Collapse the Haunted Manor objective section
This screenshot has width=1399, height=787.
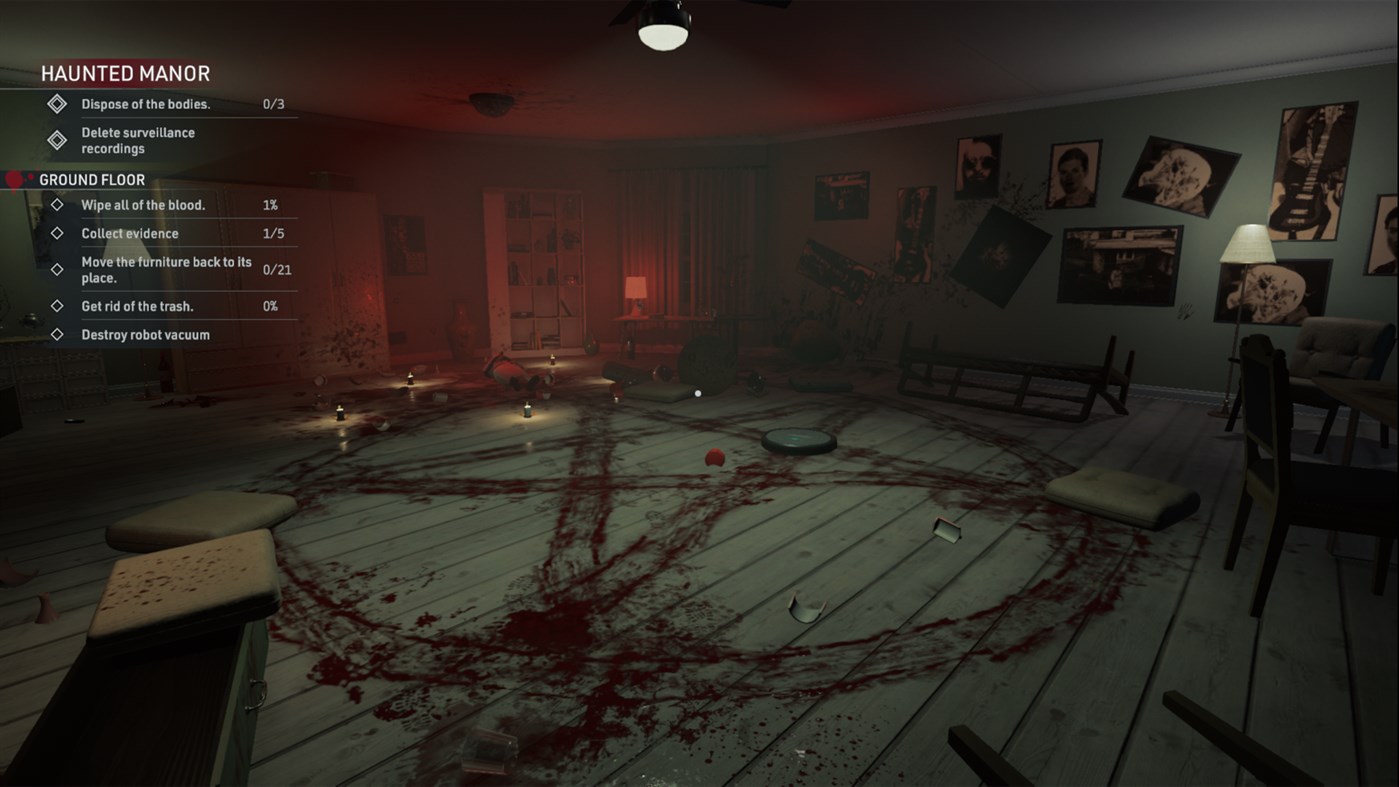(124, 72)
